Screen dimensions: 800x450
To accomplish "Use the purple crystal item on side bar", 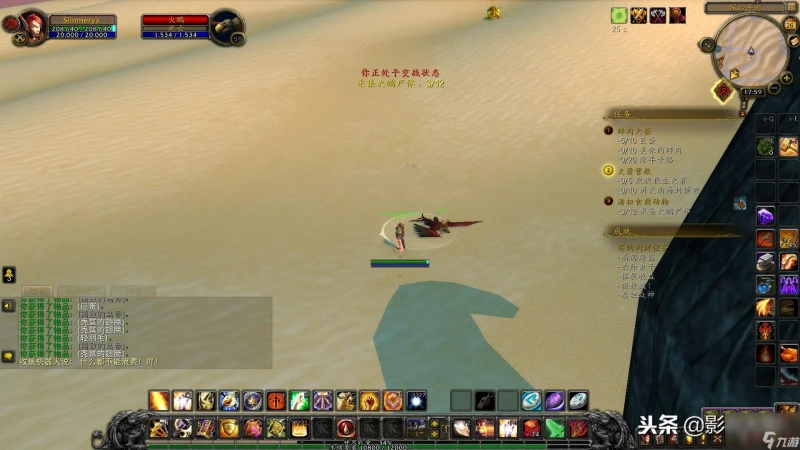I will click(x=765, y=215).
